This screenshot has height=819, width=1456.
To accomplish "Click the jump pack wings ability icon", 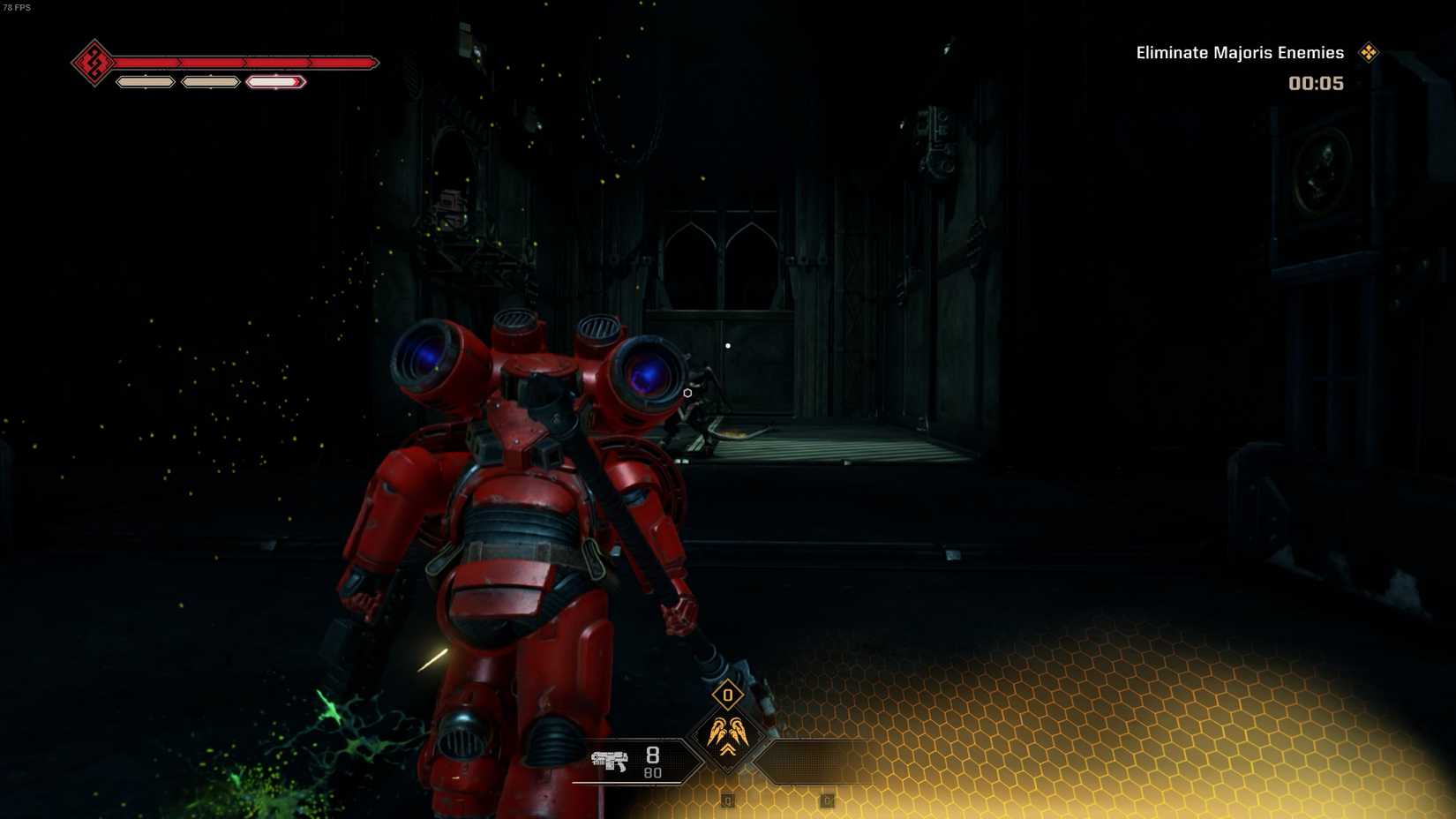I will pos(726,732).
